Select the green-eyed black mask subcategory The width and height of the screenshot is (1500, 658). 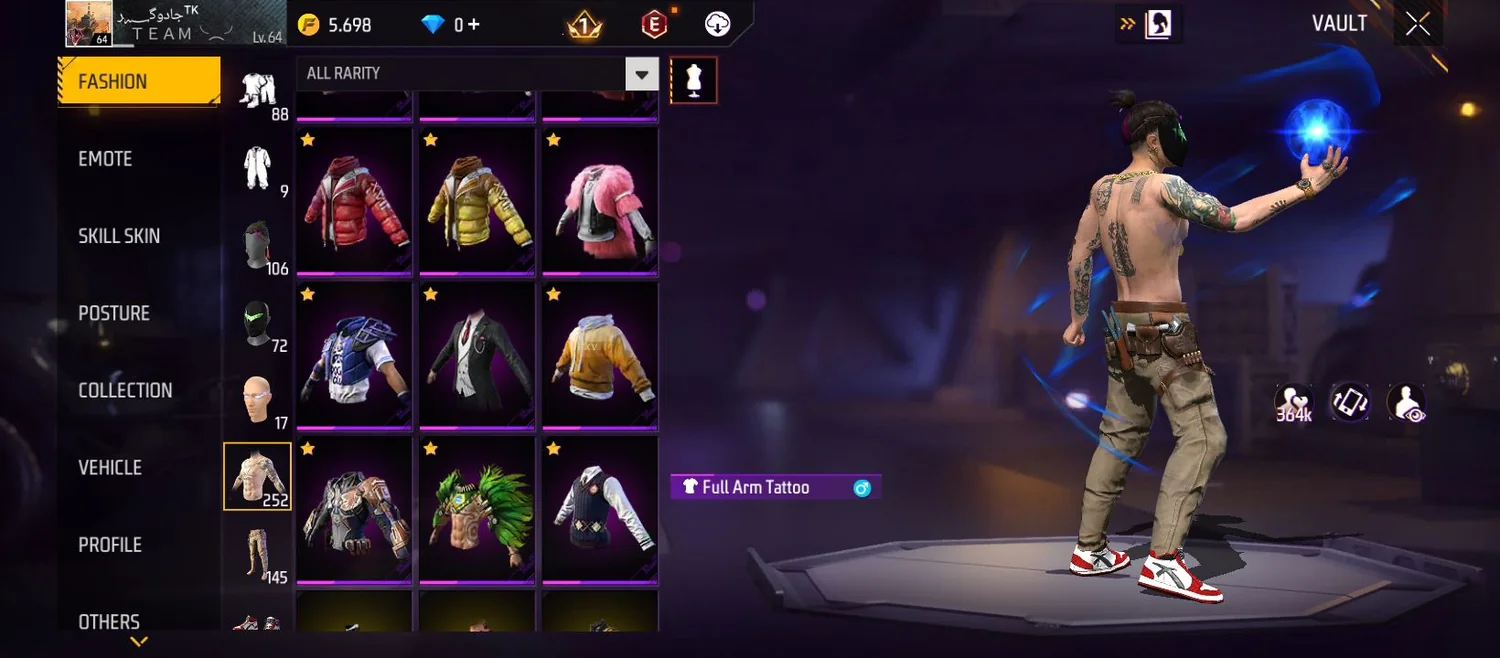(257, 322)
